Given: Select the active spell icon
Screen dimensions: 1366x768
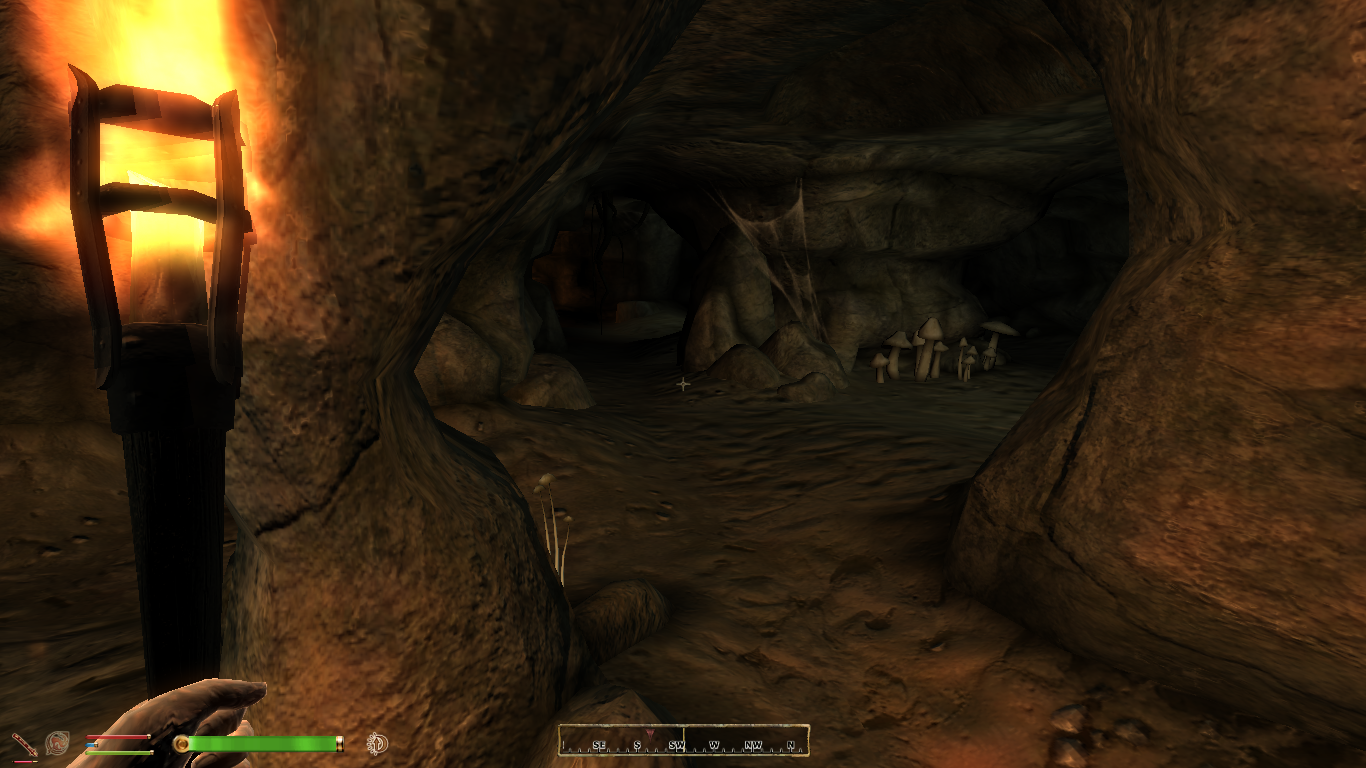Looking at the screenshot, I should click(57, 743).
